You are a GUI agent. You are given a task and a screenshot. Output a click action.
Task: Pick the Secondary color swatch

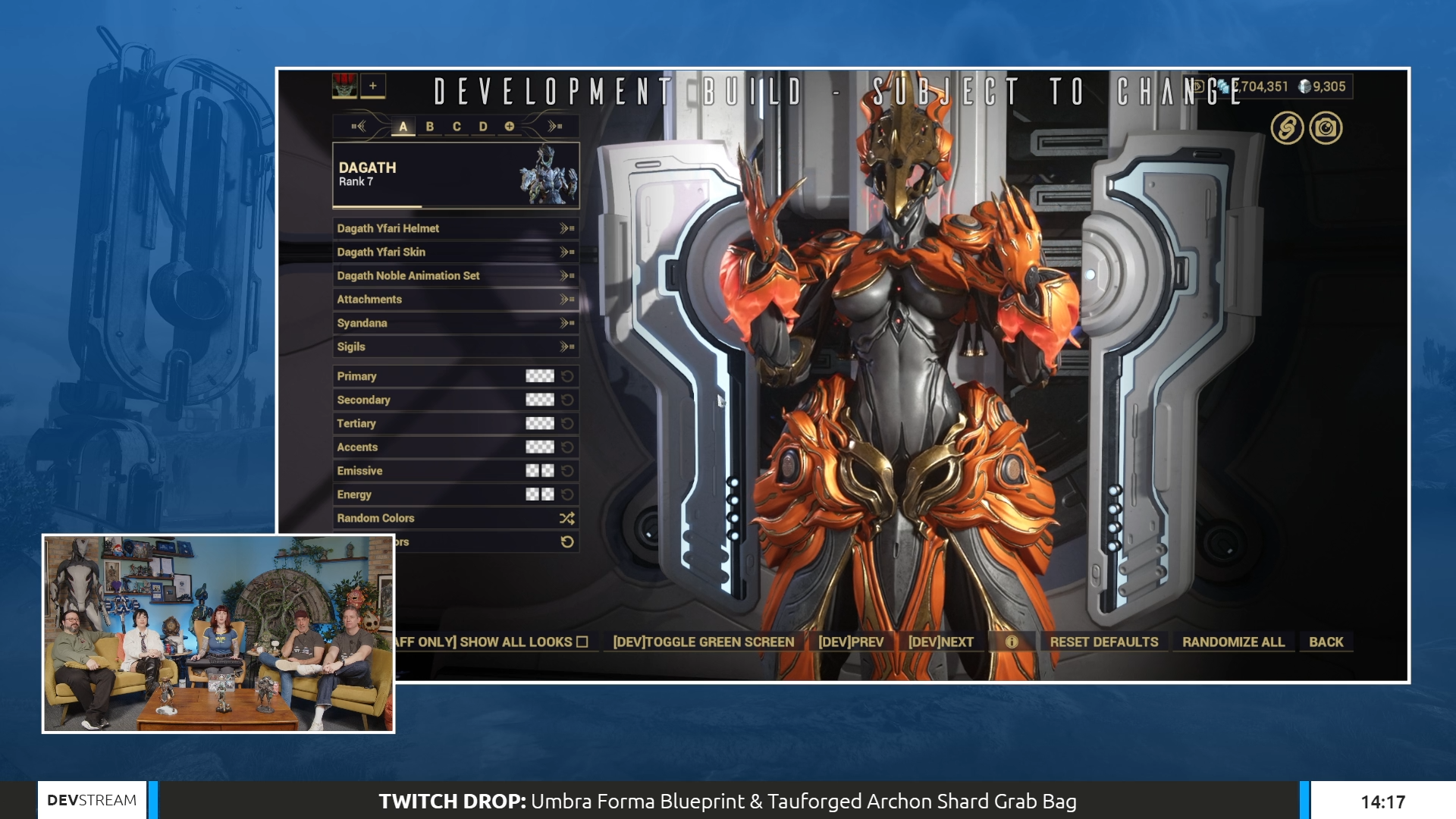coord(540,400)
